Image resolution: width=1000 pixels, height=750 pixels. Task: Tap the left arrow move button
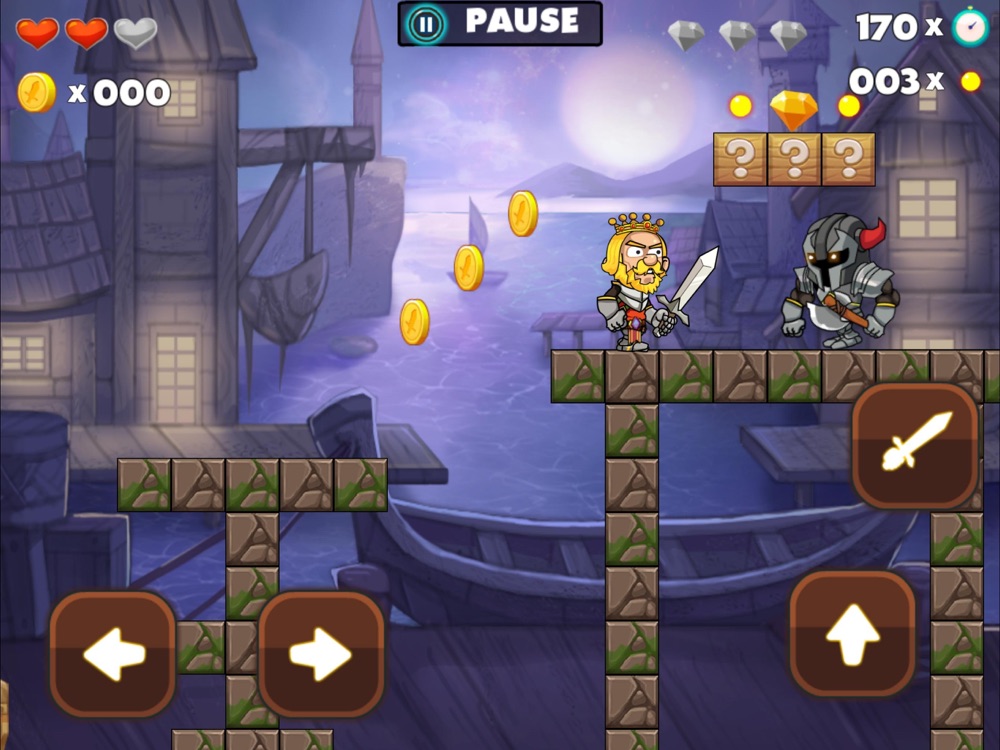coord(113,655)
